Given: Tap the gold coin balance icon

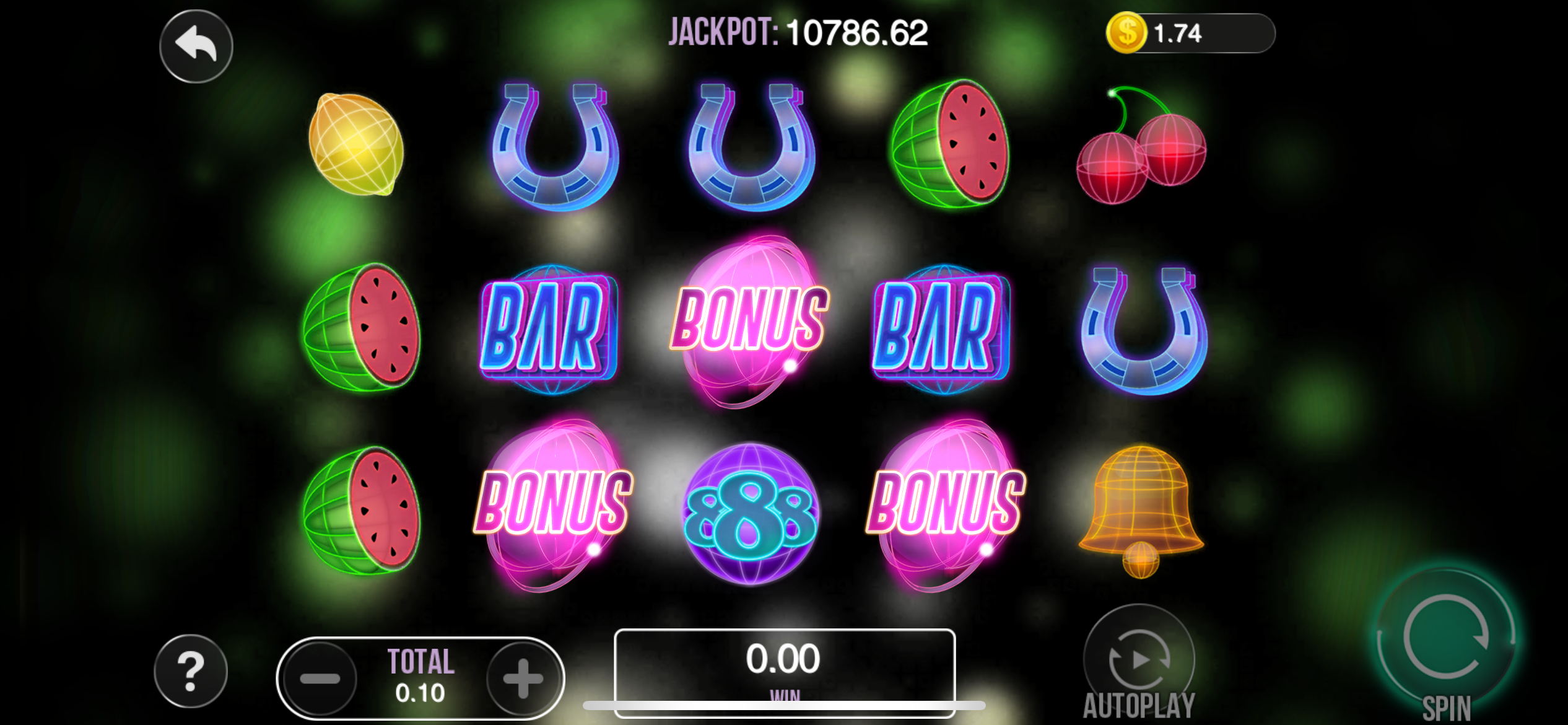Looking at the screenshot, I should pyautogui.click(x=1126, y=33).
